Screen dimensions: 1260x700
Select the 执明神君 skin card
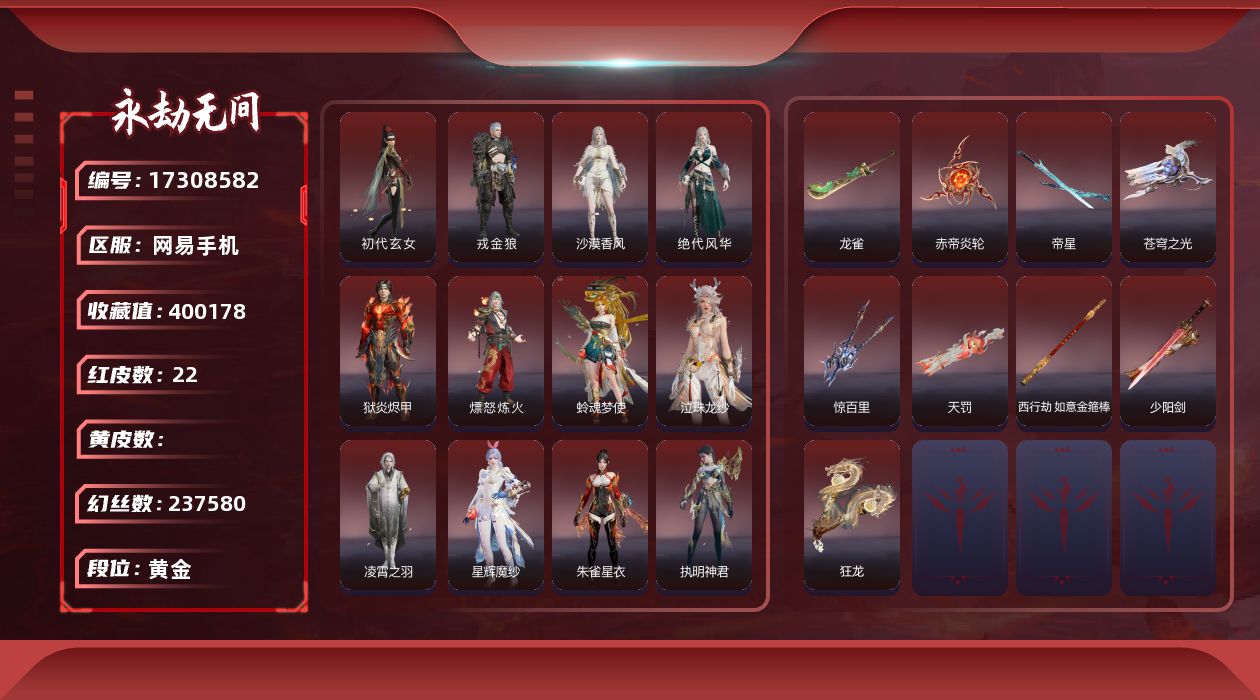[704, 515]
